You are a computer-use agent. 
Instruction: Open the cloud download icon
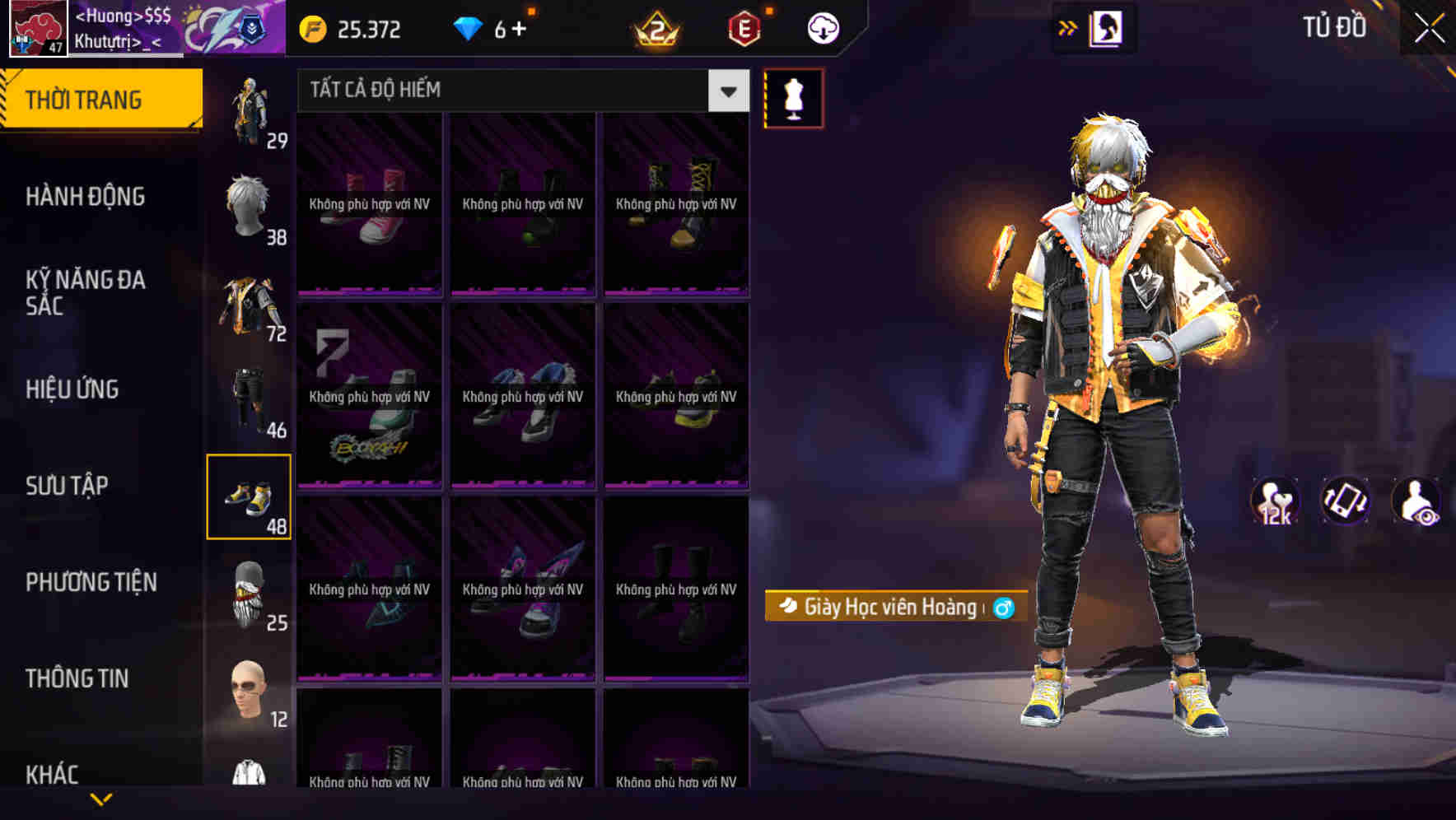coord(822,27)
